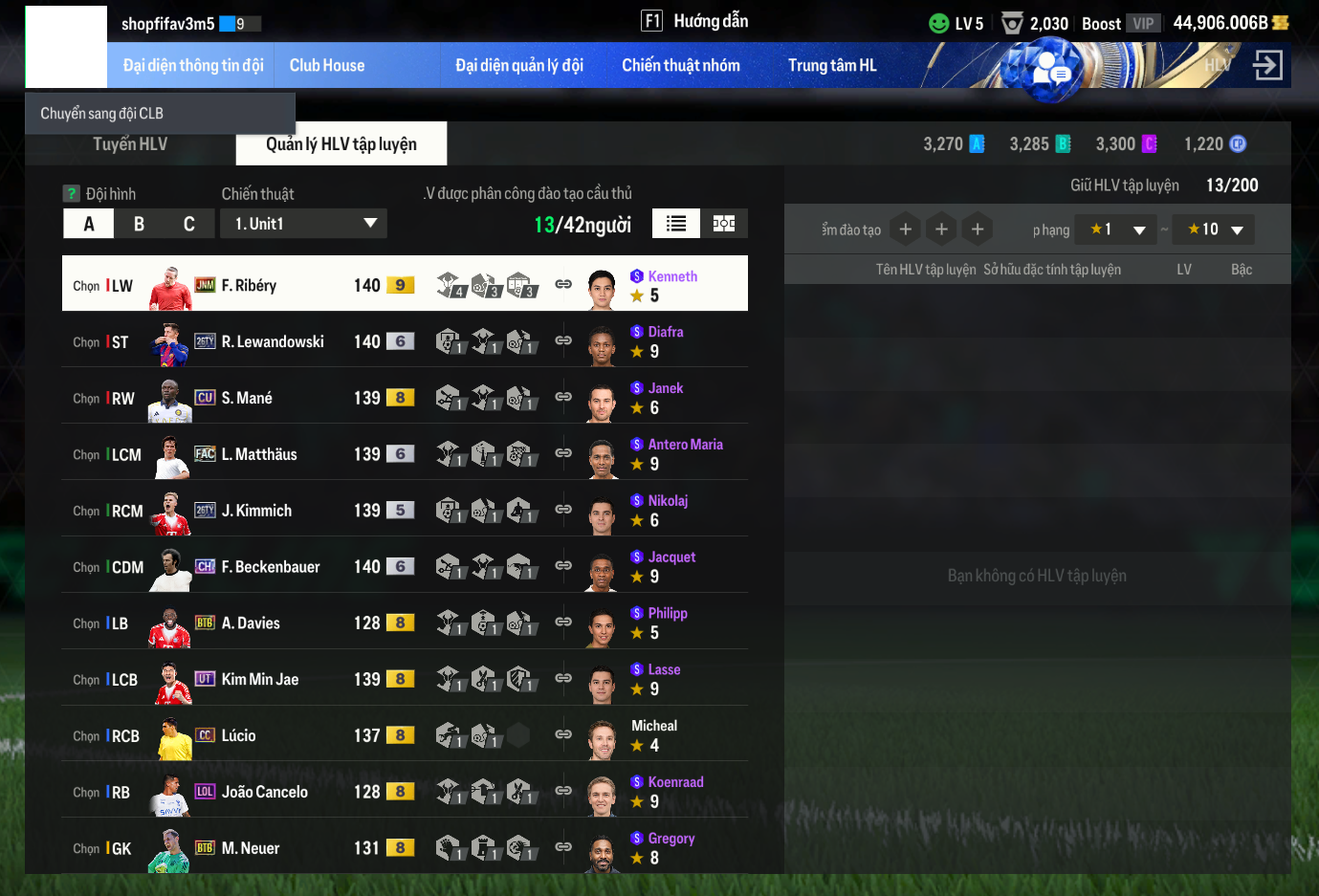Viewport: 1319px width, 896px height.
Task: Switch to the Tuyển HLV tab
Action: tap(130, 143)
